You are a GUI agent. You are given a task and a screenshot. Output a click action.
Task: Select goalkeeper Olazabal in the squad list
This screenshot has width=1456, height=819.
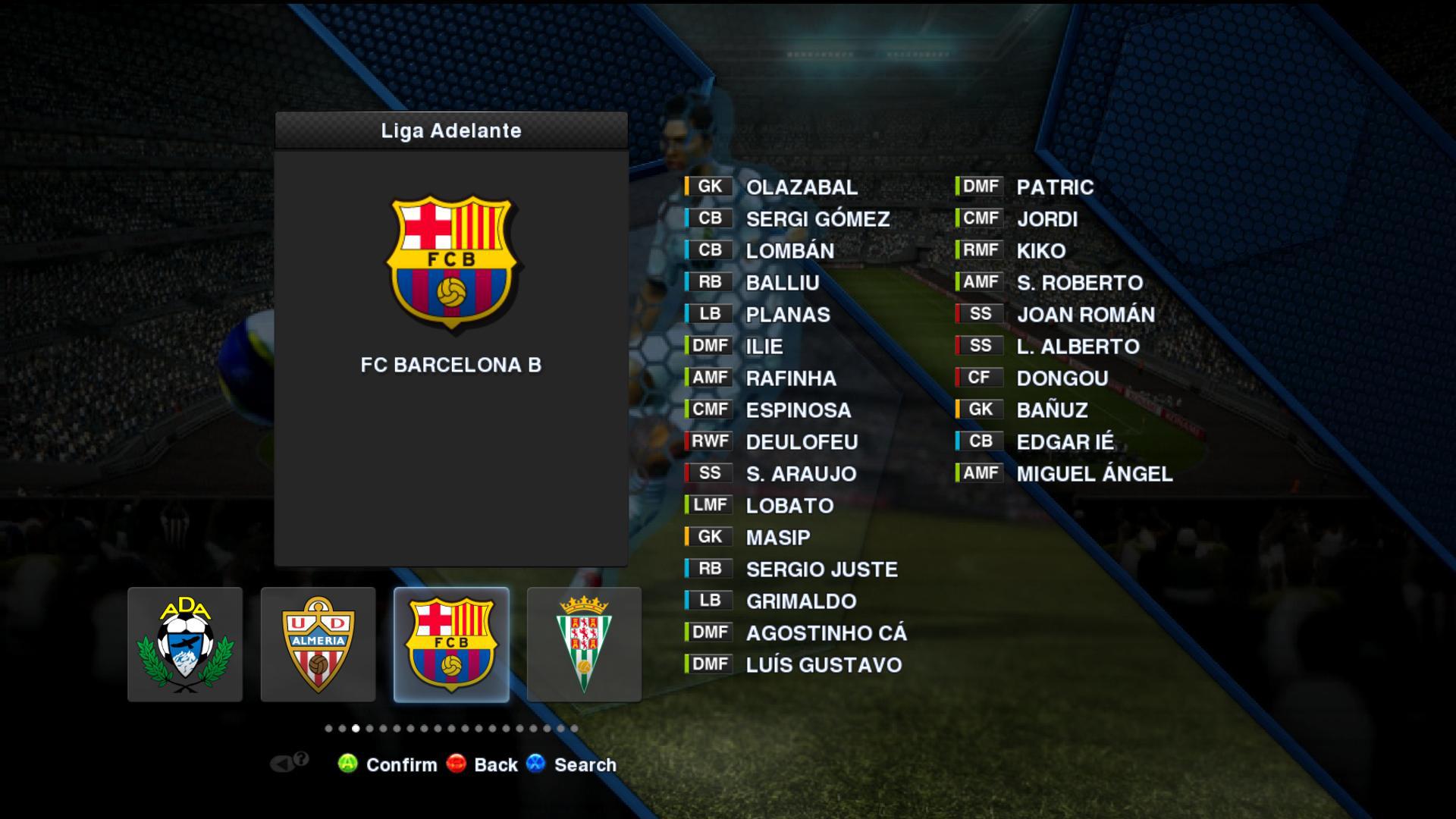[801, 187]
